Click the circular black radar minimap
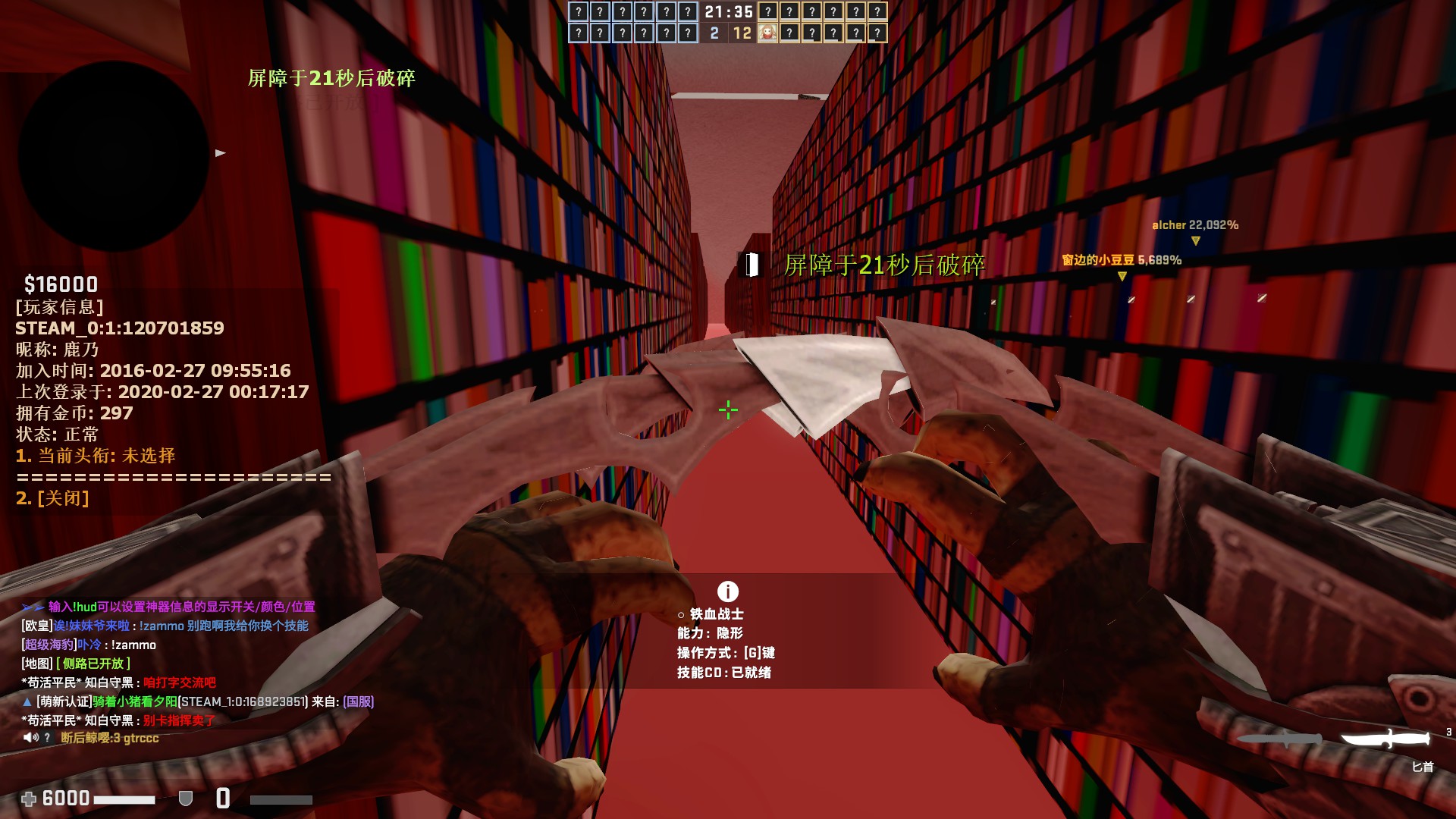Image resolution: width=1456 pixels, height=819 pixels. [x=114, y=155]
